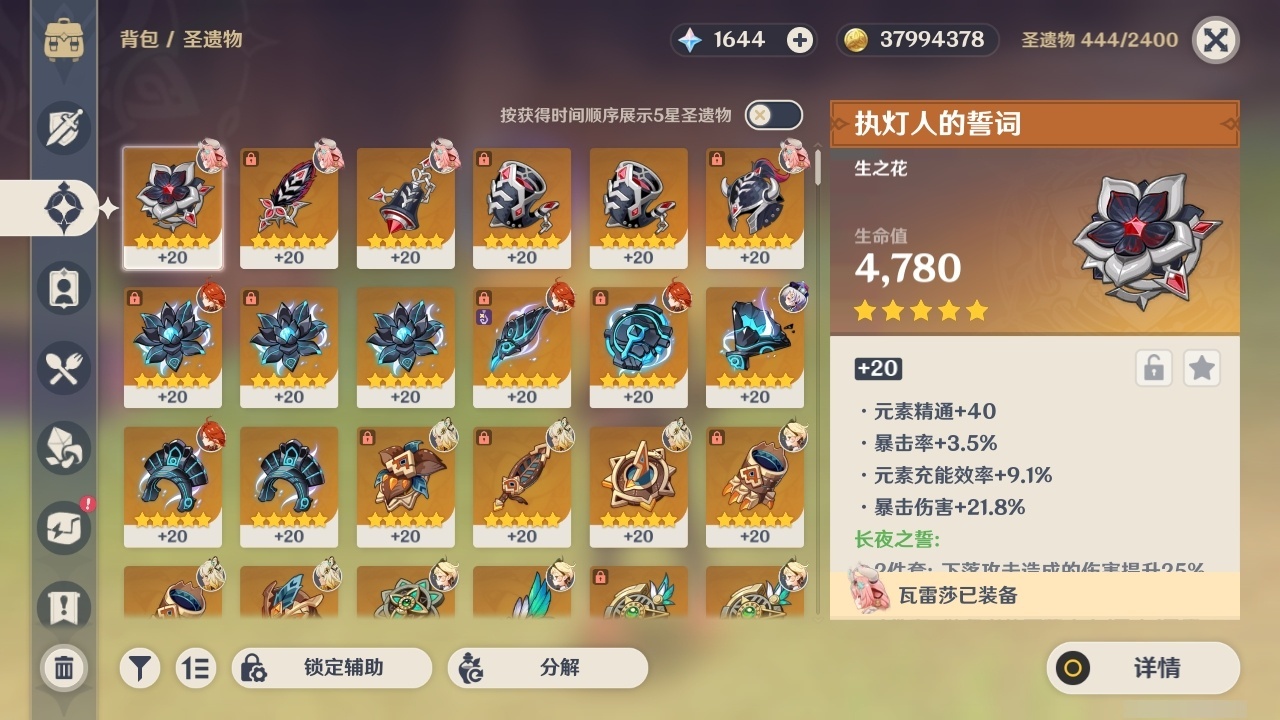Click the trash bin icon at sidebar bottom
The height and width of the screenshot is (720, 1280).
pos(63,668)
